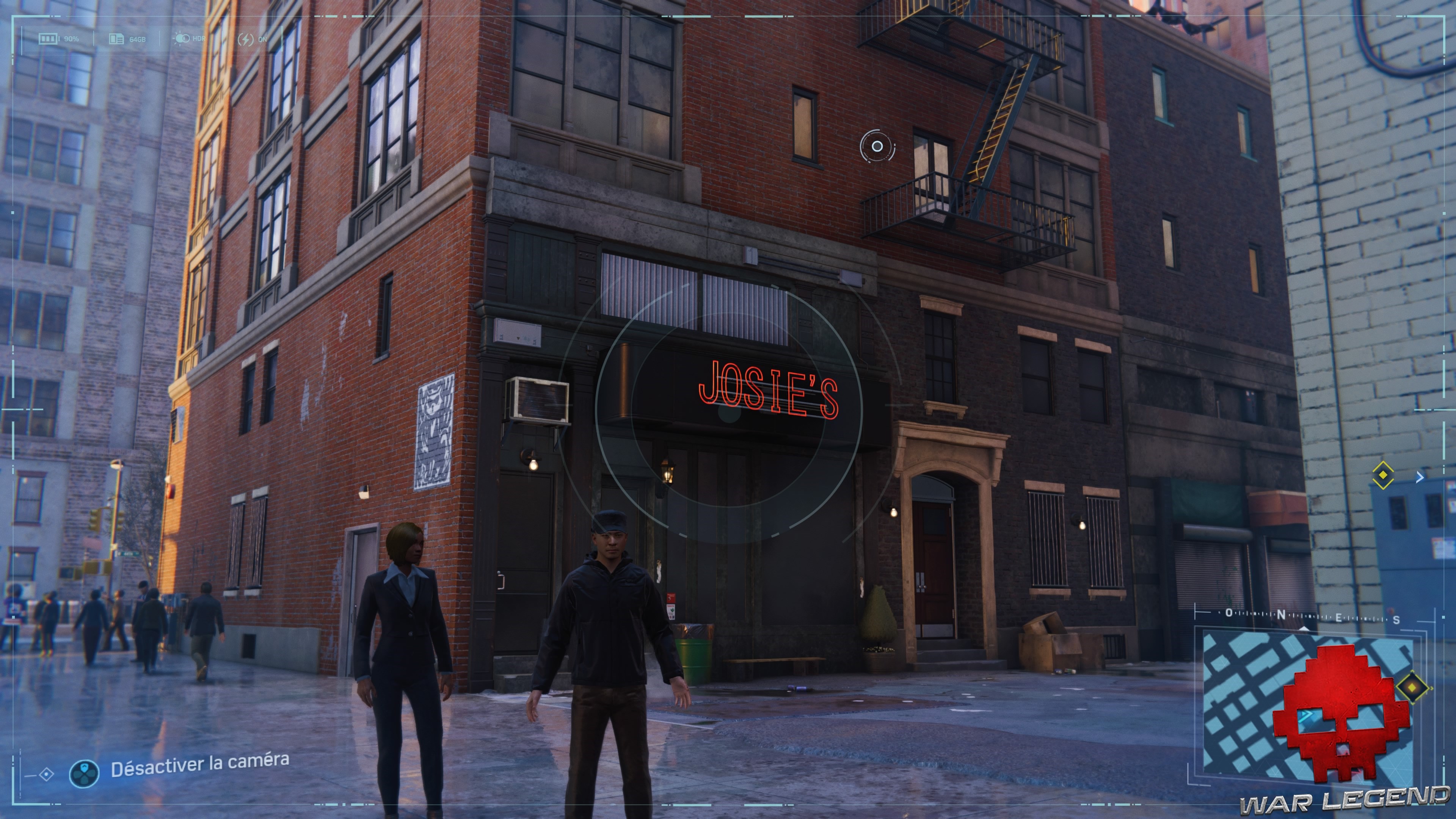
Task: Click the 64GB storage card icon
Action: [117, 38]
